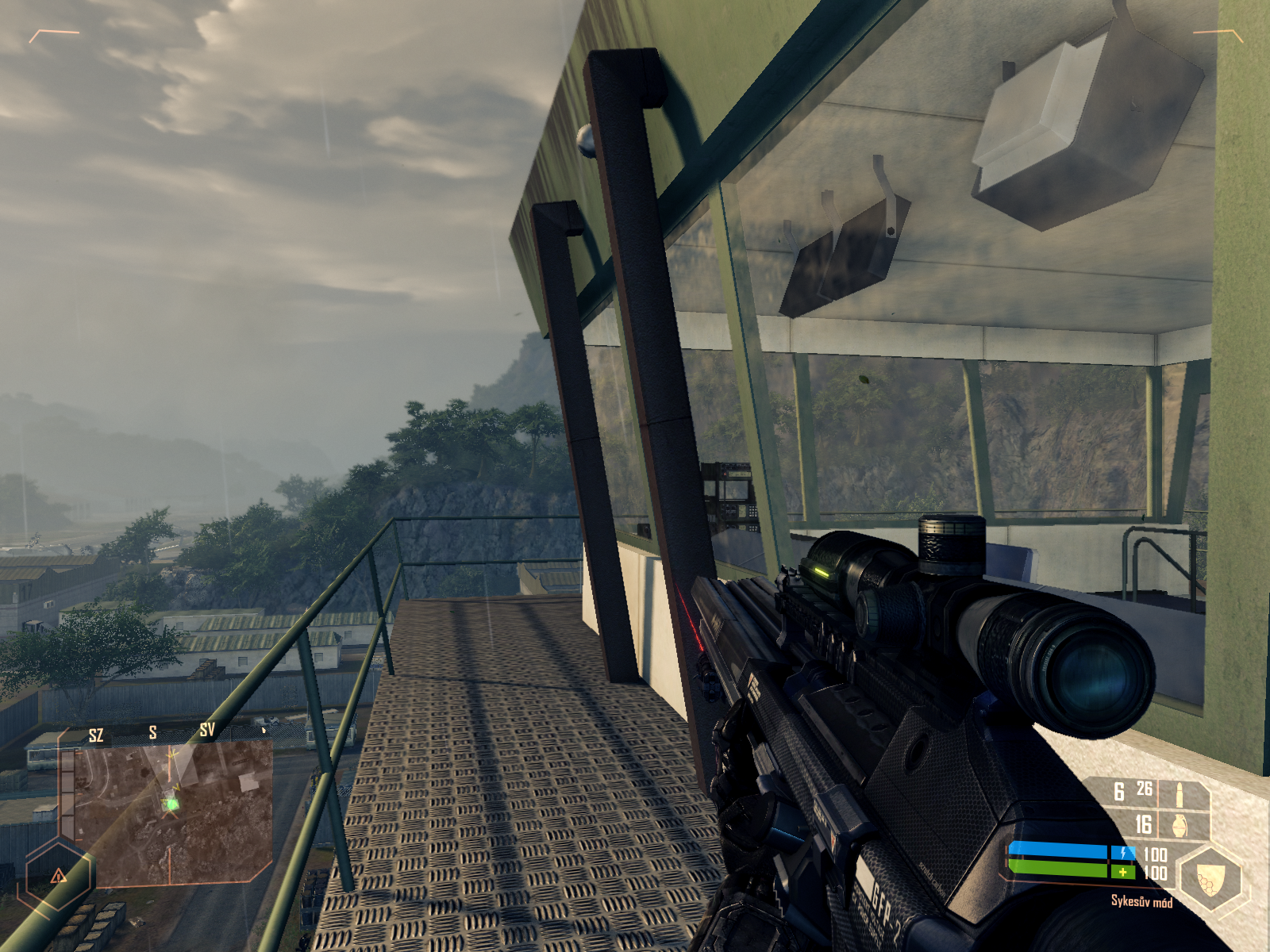Click the warning triangle hexagon icon
This screenshot has height=952, width=1270.
[58, 876]
